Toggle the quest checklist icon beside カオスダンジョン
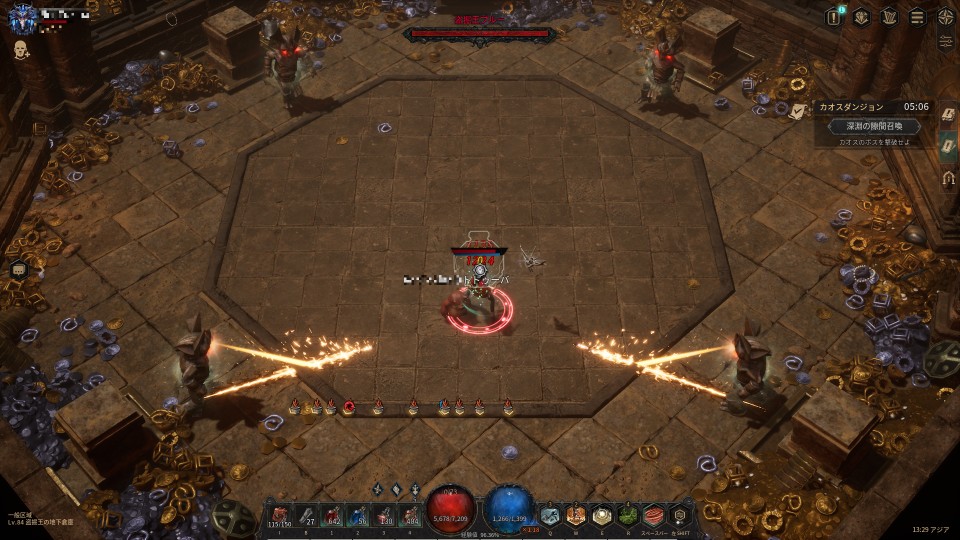 point(798,110)
